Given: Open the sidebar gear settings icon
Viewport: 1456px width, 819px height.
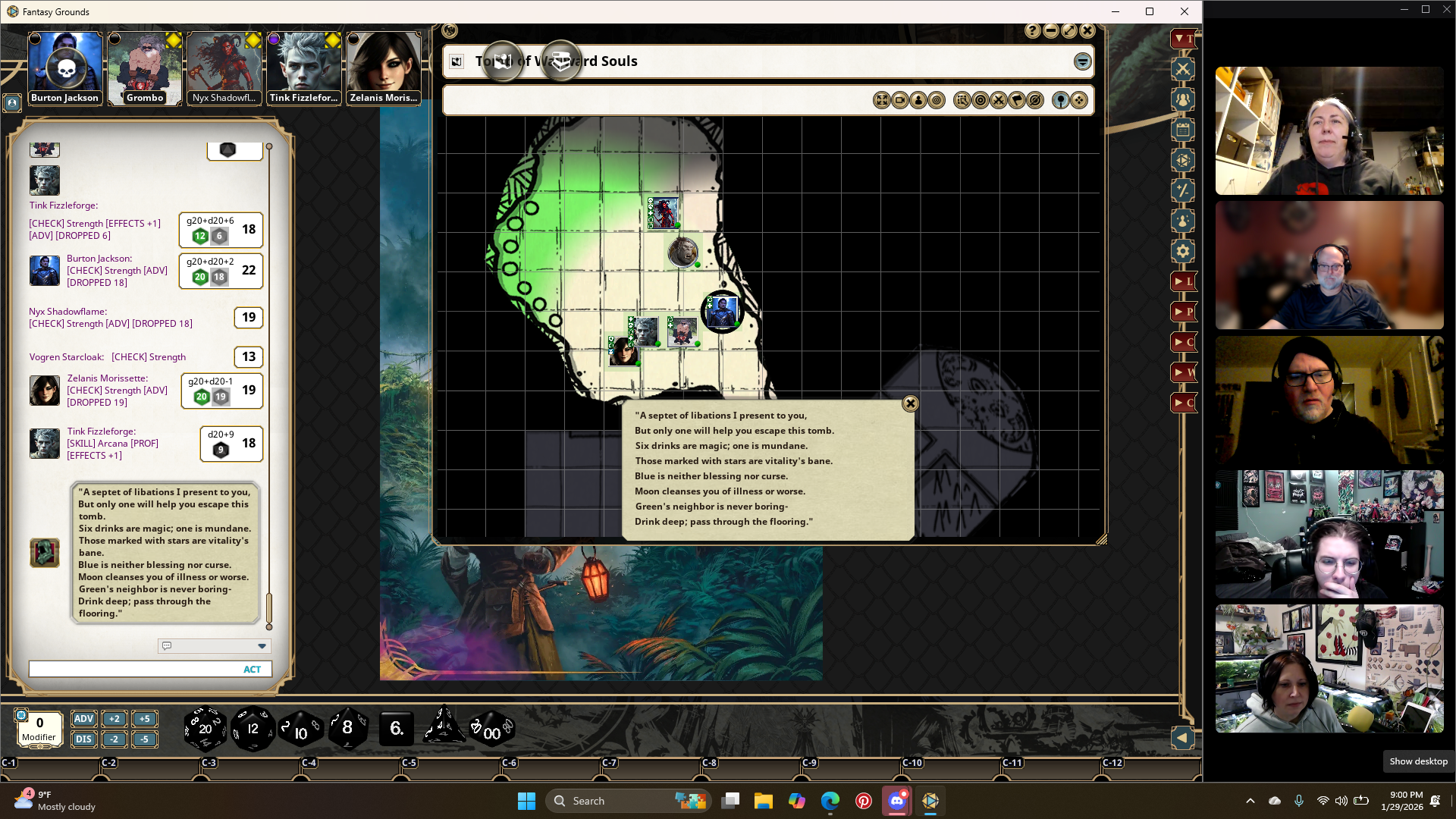Looking at the screenshot, I should [x=1183, y=251].
